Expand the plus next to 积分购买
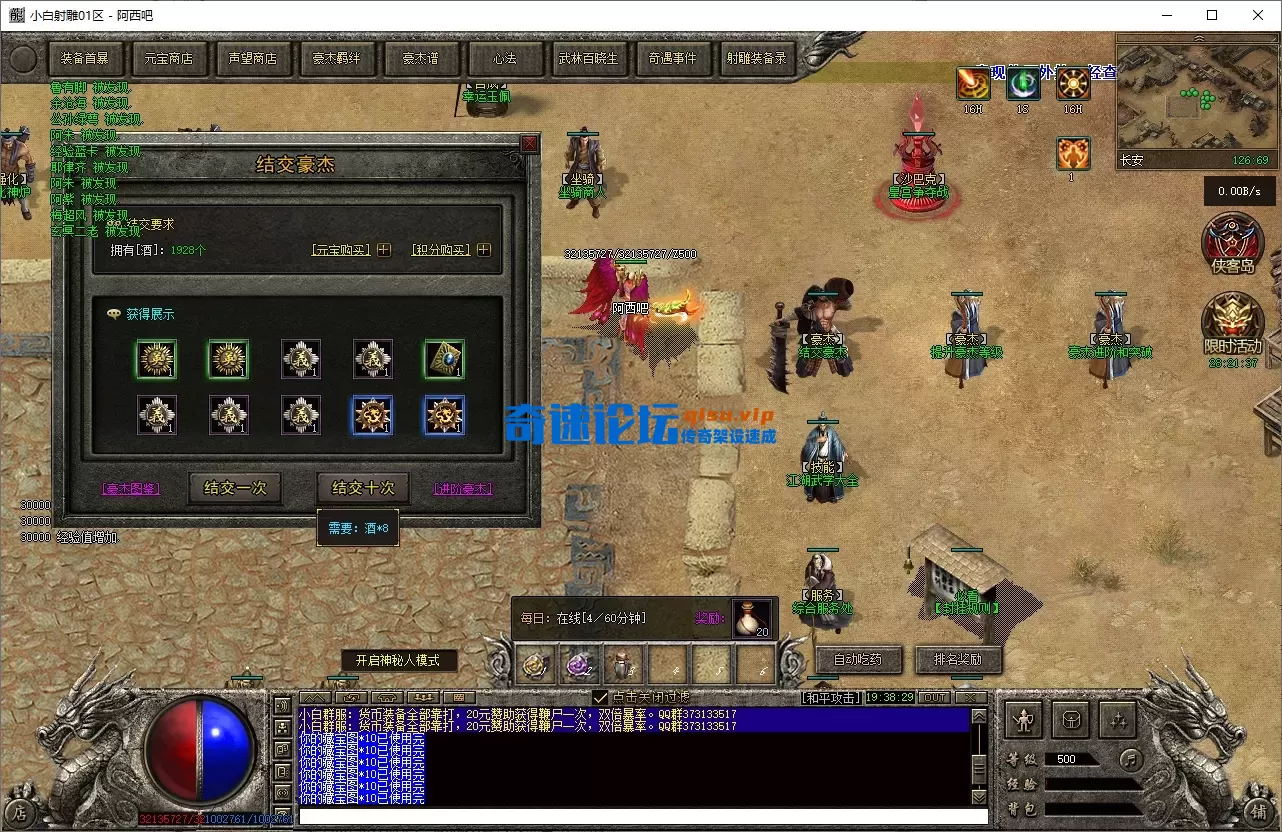This screenshot has height=832, width=1282. pos(483,249)
